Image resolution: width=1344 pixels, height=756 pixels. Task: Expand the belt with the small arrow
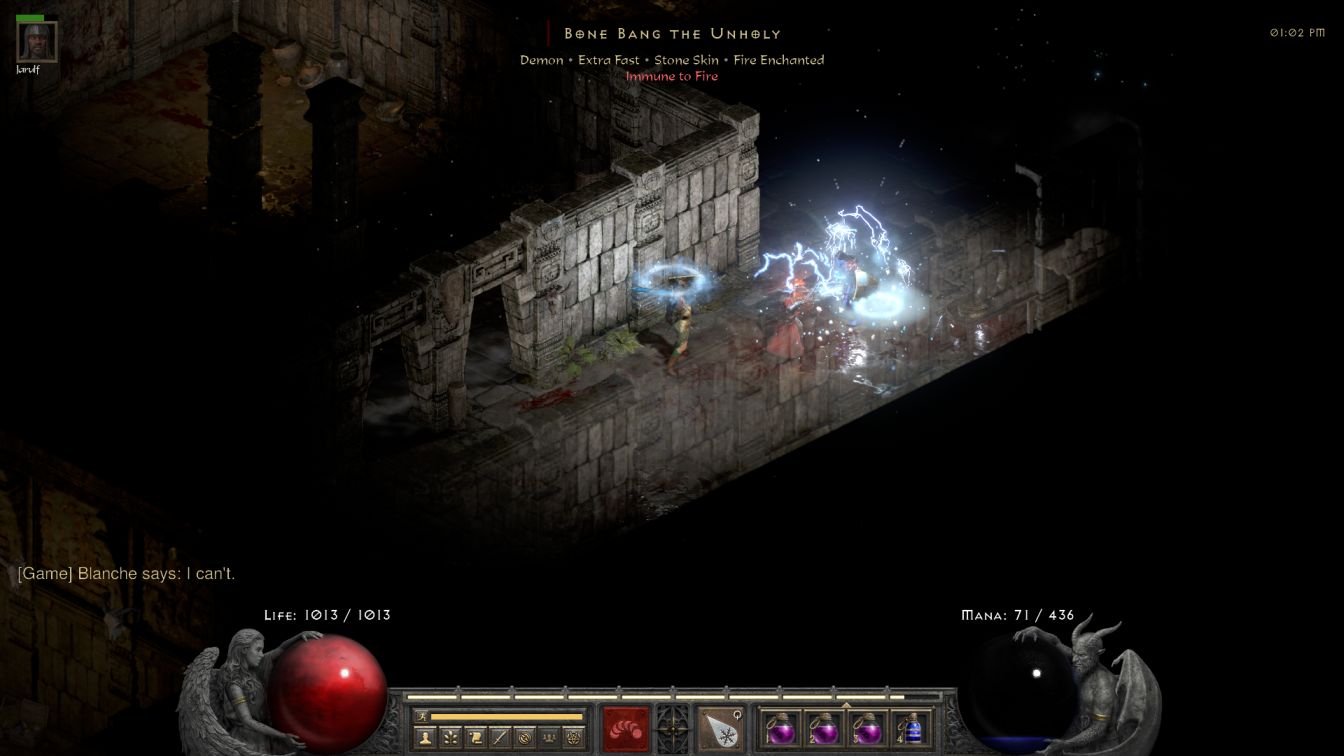coord(846,704)
